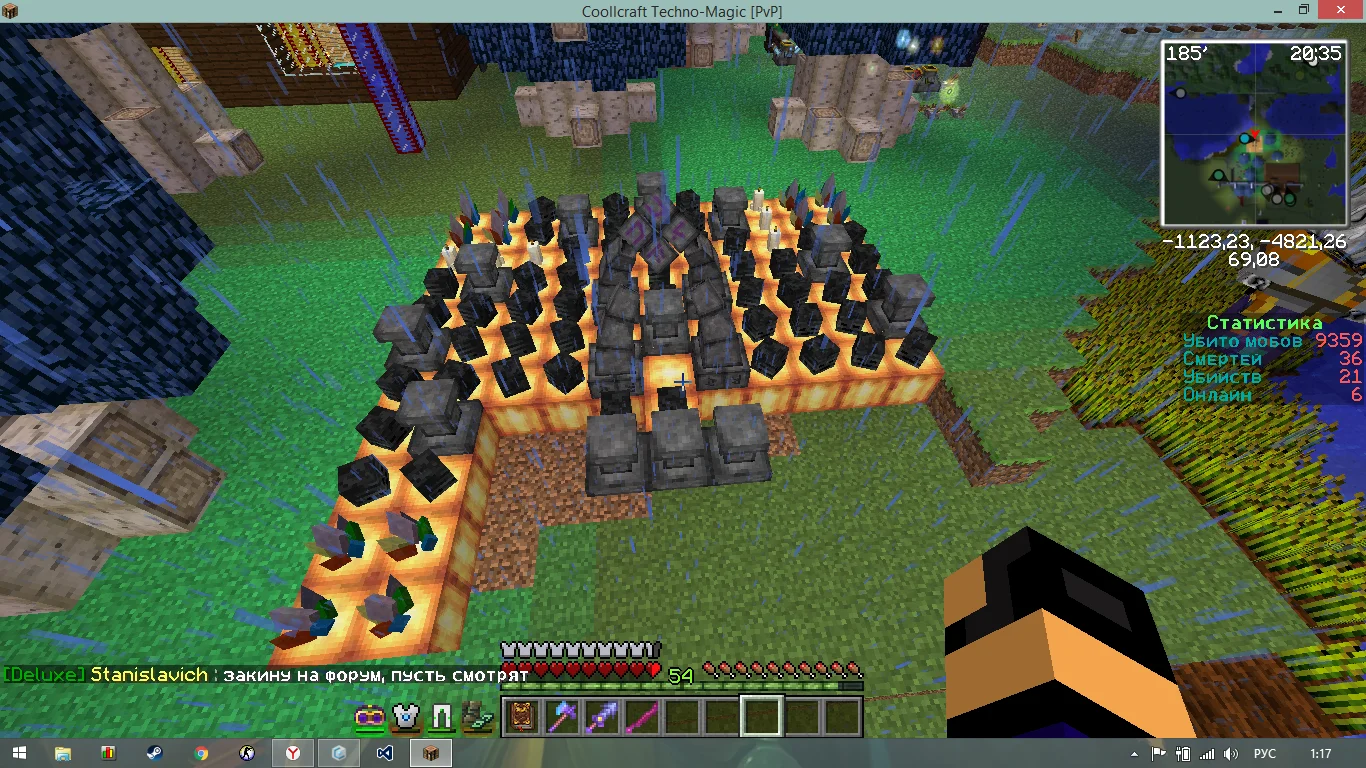Choose the purple sword hotbar slot
The height and width of the screenshot is (768, 1366).
602,716
